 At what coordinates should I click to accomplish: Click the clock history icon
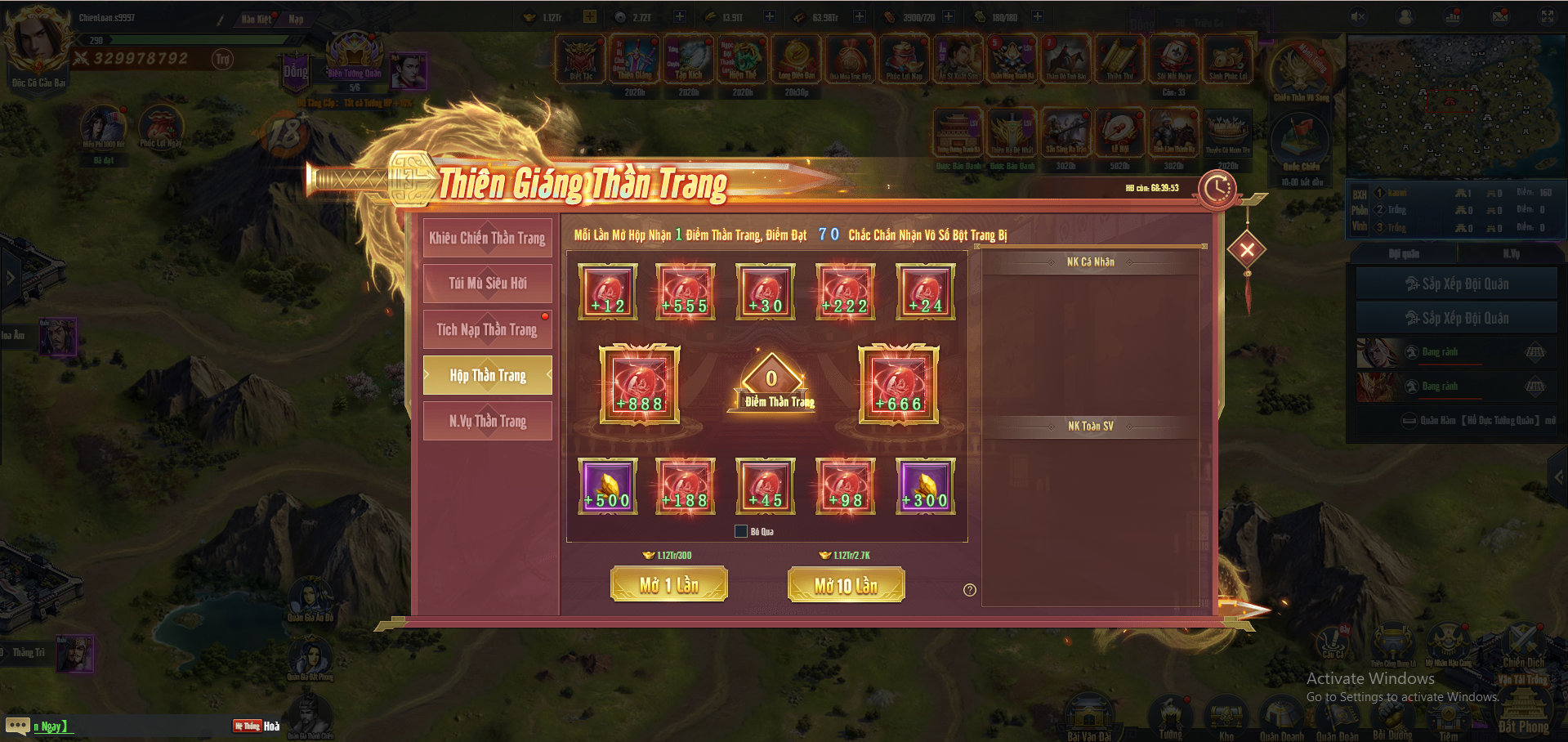click(x=1217, y=190)
